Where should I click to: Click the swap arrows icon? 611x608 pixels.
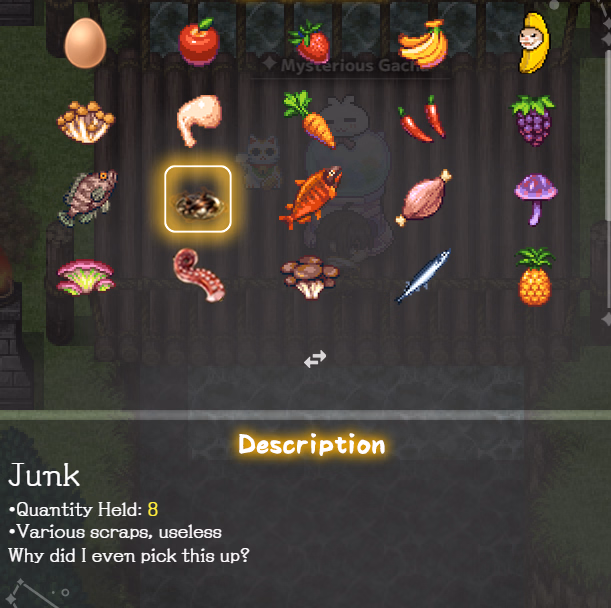[x=315, y=359]
